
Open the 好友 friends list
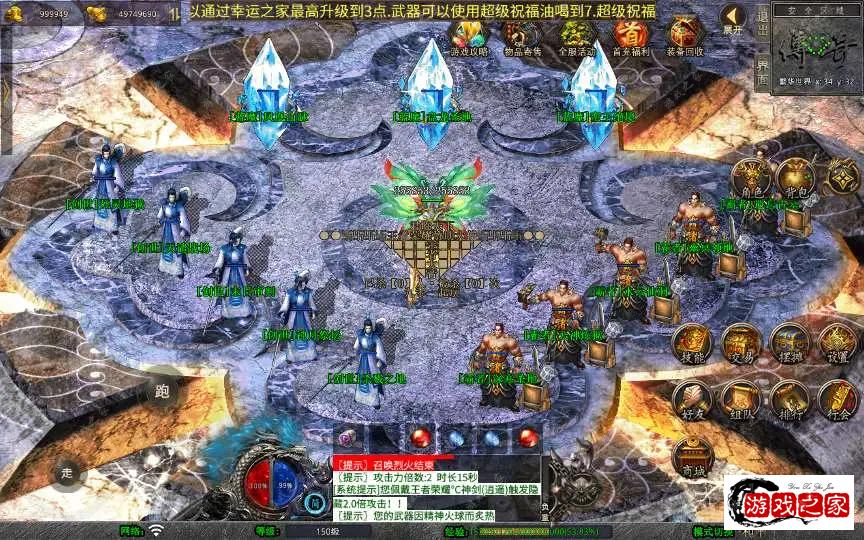(692, 398)
